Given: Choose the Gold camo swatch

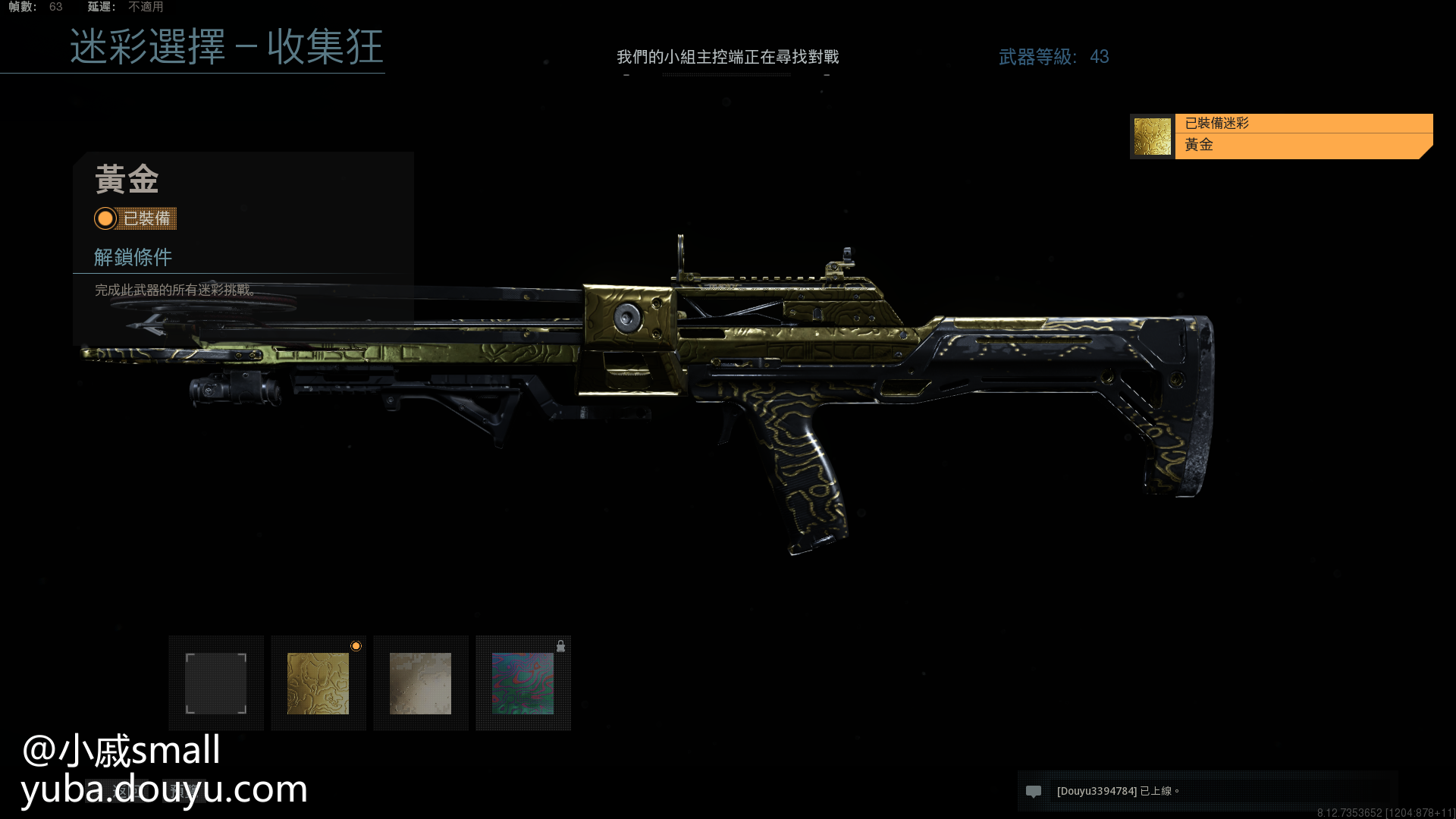Looking at the screenshot, I should (318, 683).
